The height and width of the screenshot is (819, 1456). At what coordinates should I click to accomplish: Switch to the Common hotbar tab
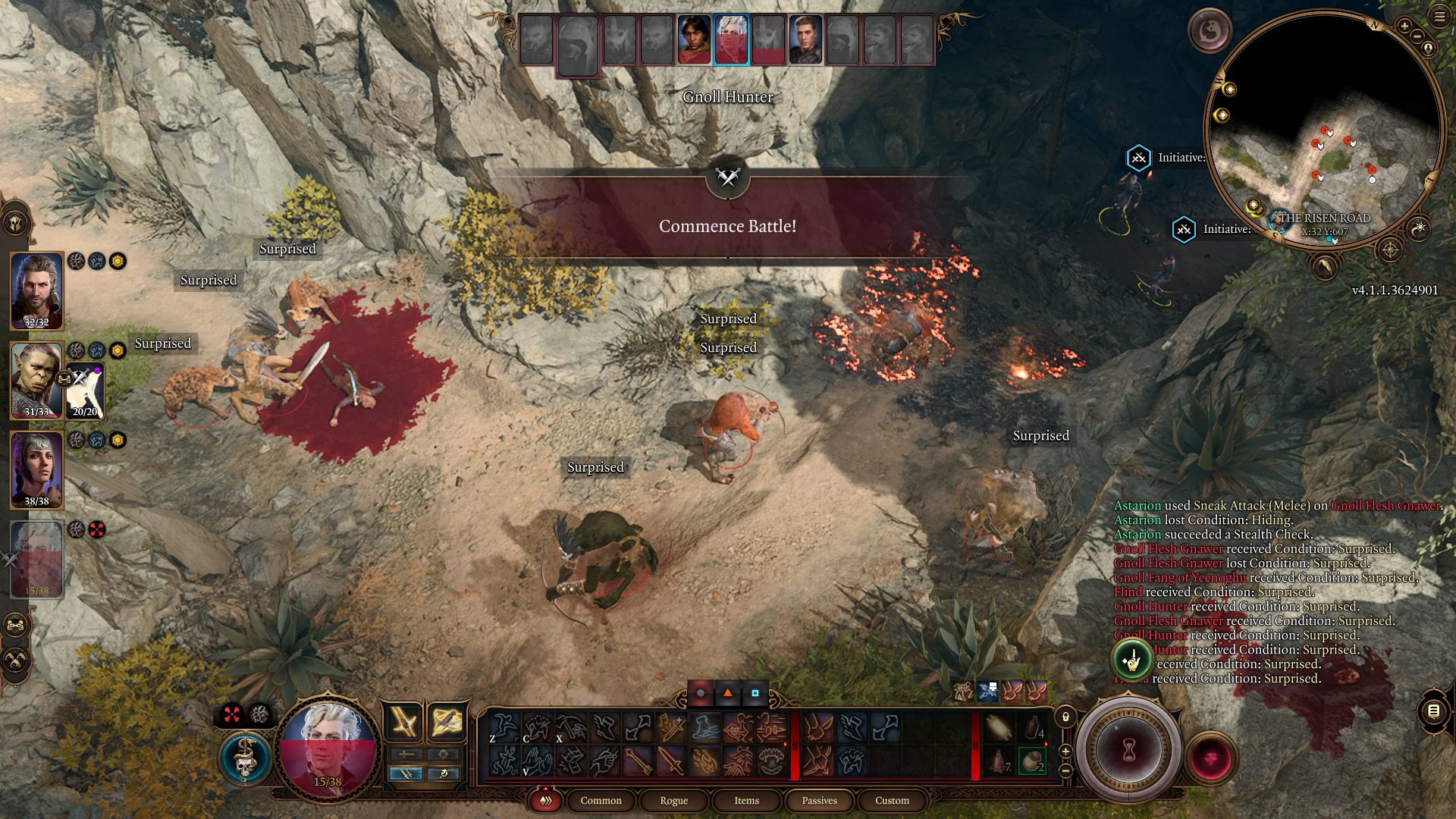pos(601,801)
